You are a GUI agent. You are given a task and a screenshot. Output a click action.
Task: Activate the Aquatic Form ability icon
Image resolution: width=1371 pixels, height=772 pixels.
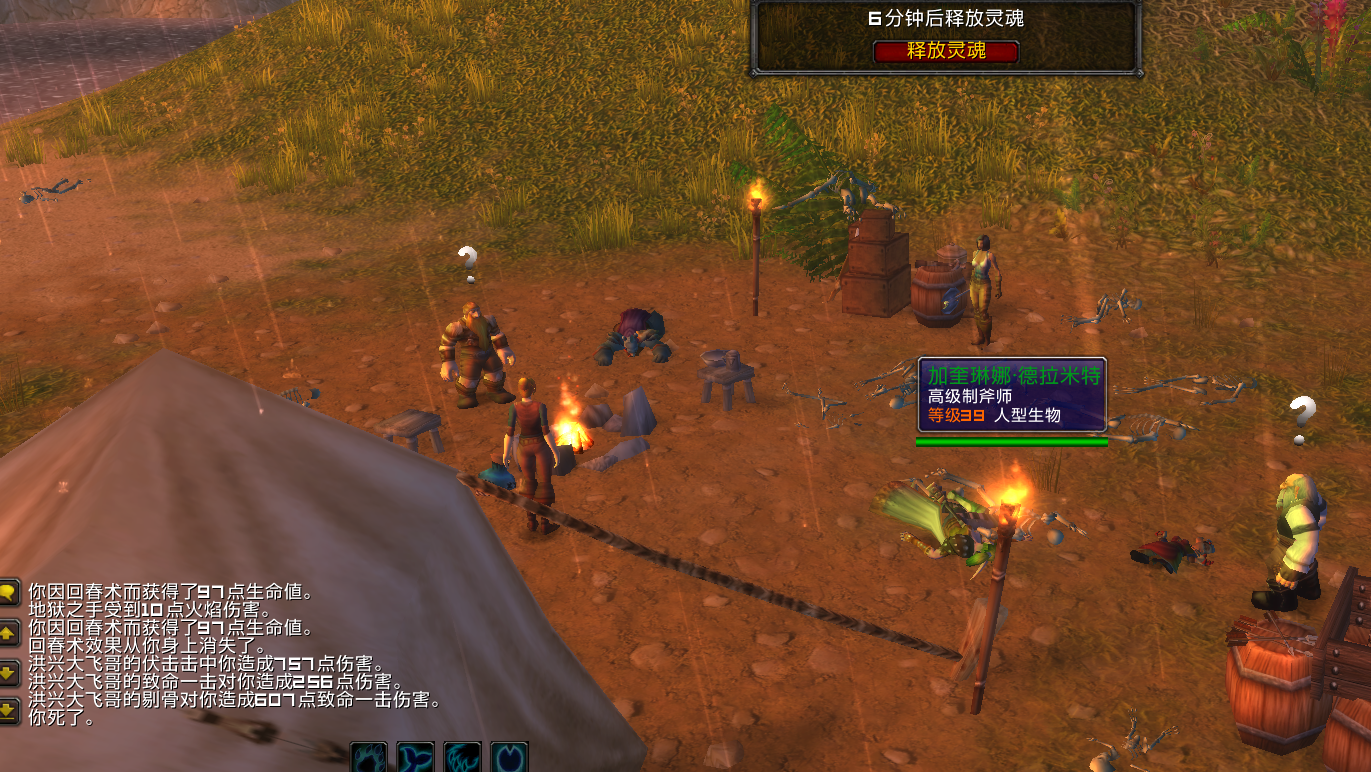(414, 758)
